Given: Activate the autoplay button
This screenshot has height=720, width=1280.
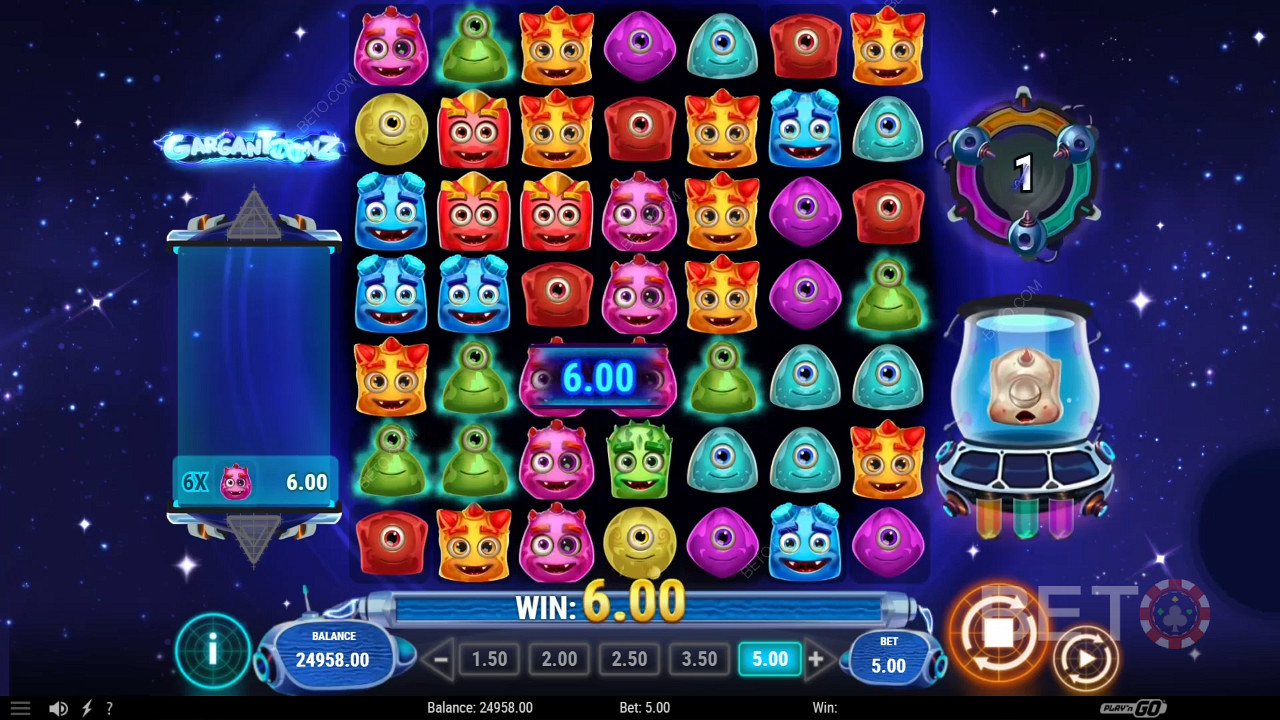Looking at the screenshot, I should [x=1085, y=659].
